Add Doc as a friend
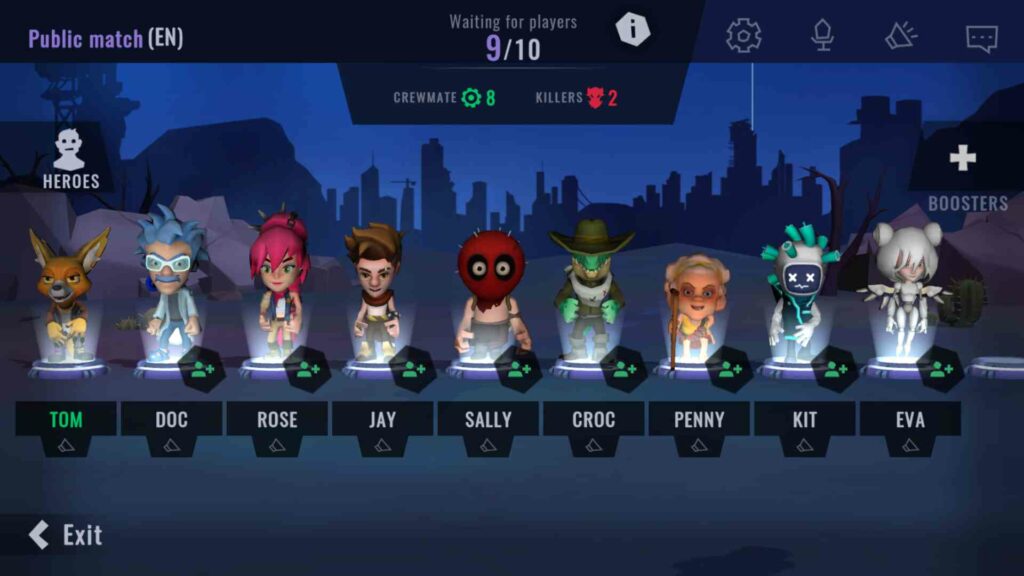 pyautogui.click(x=203, y=370)
